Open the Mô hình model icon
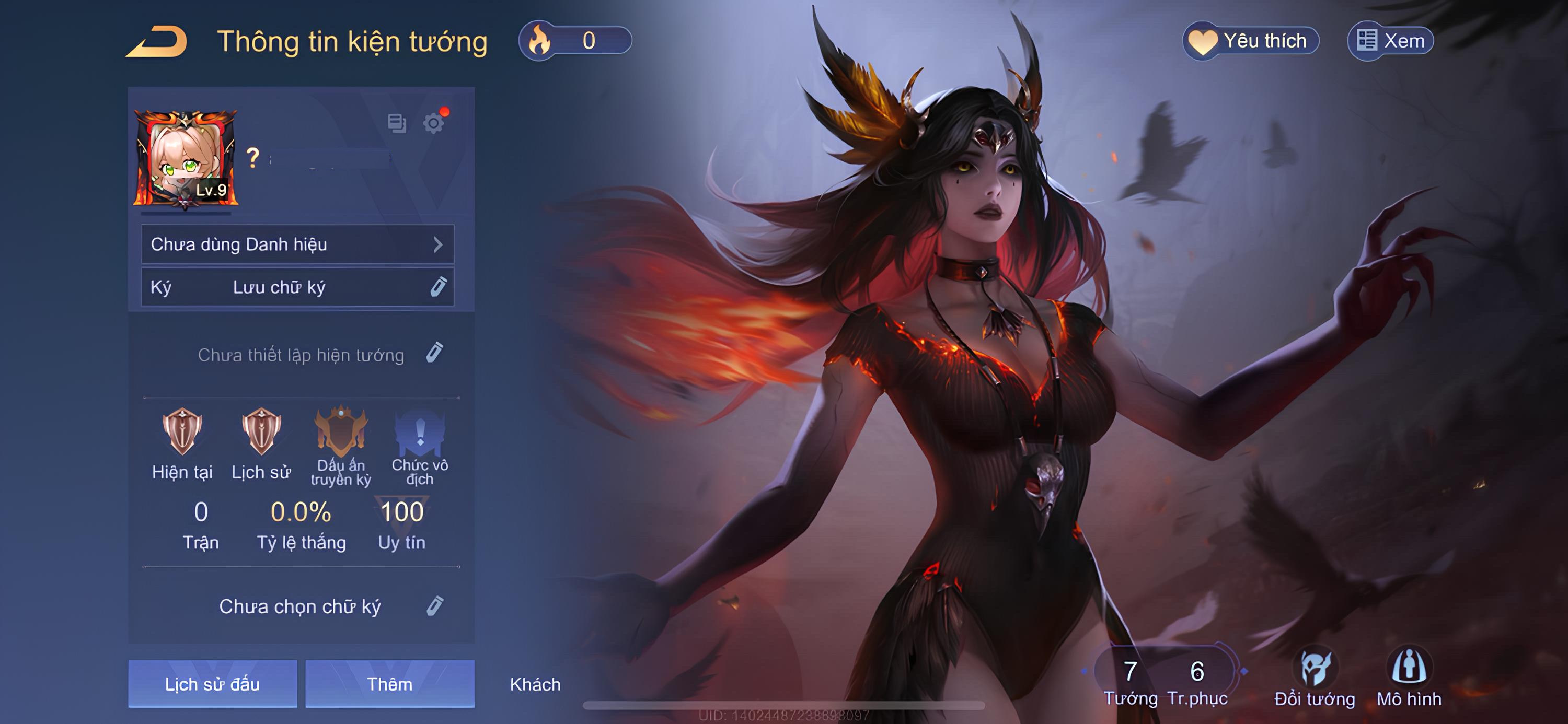This screenshot has width=1568, height=724. (x=1409, y=669)
